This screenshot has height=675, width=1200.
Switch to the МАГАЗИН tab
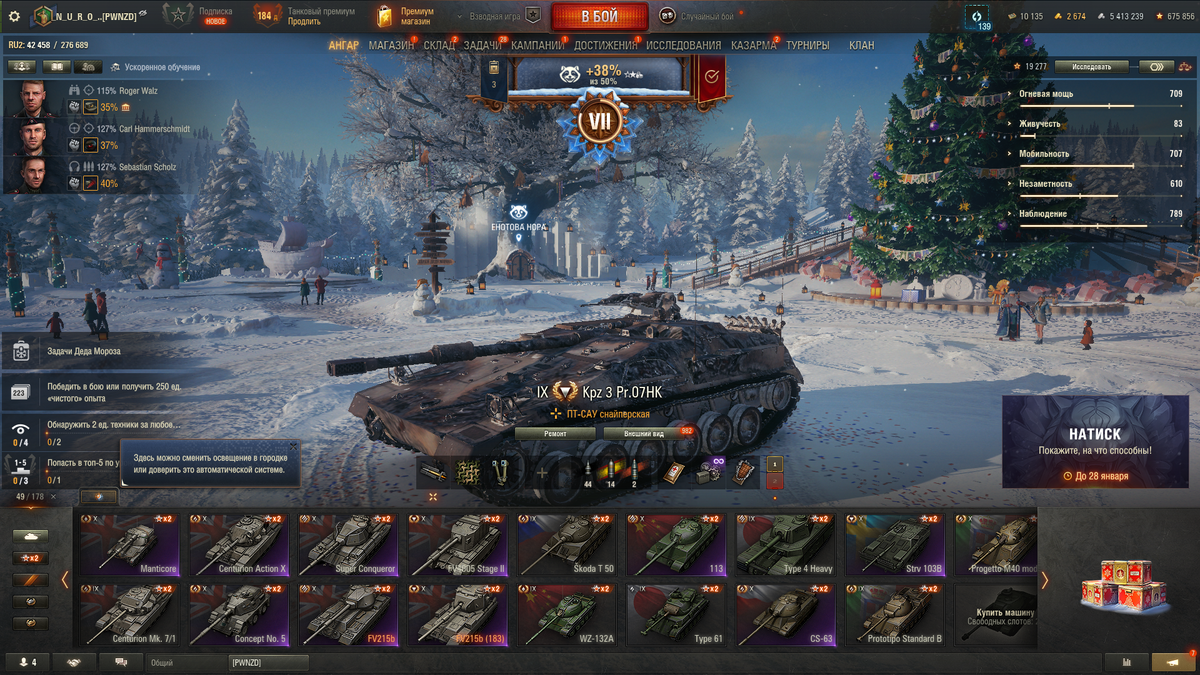(390, 45)
